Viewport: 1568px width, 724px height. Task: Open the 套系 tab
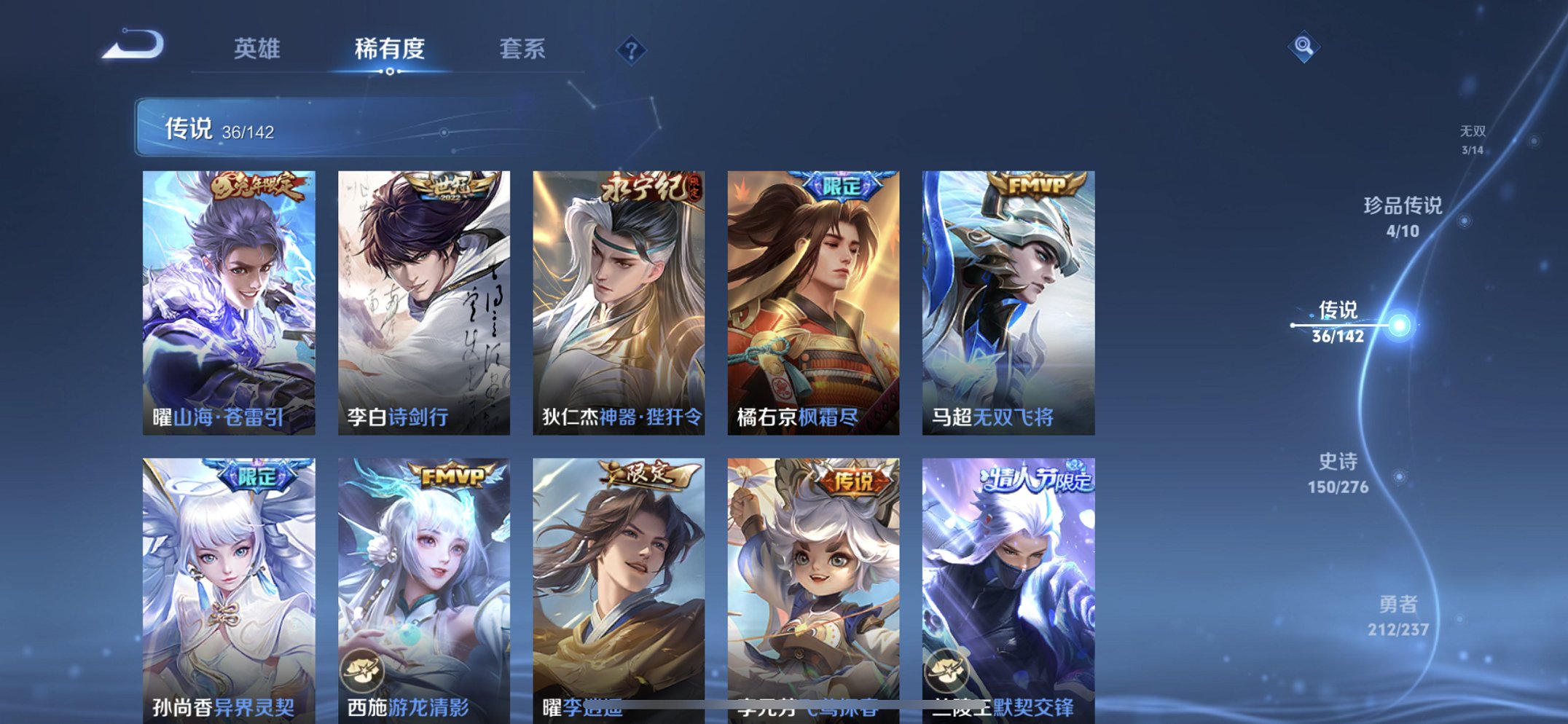(523, 50)
